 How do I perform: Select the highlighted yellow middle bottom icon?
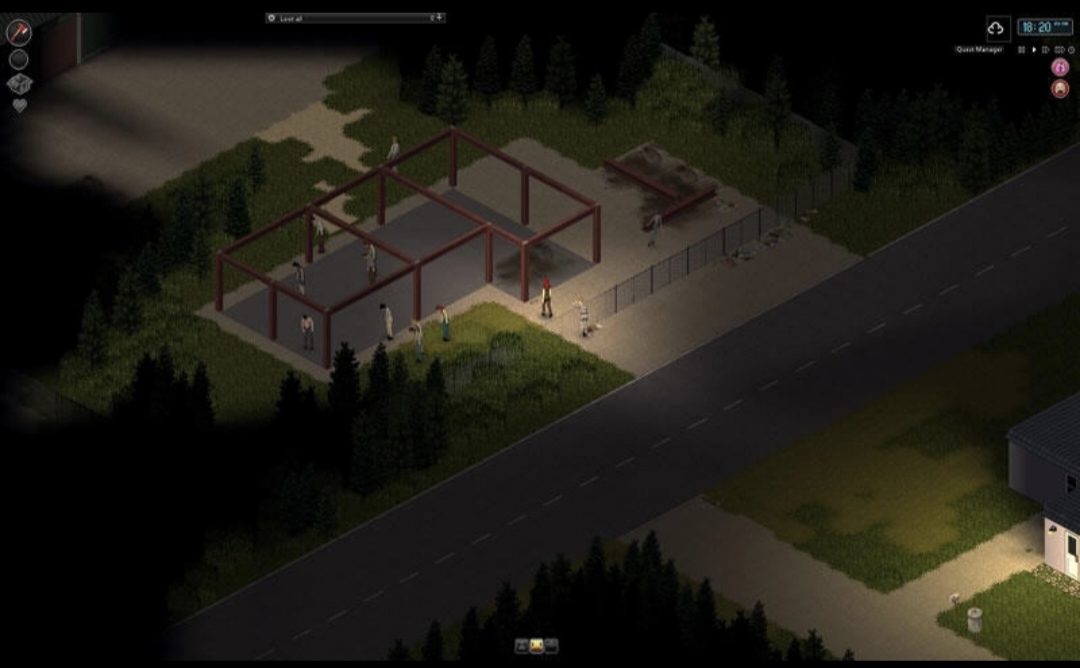point(537,646)
